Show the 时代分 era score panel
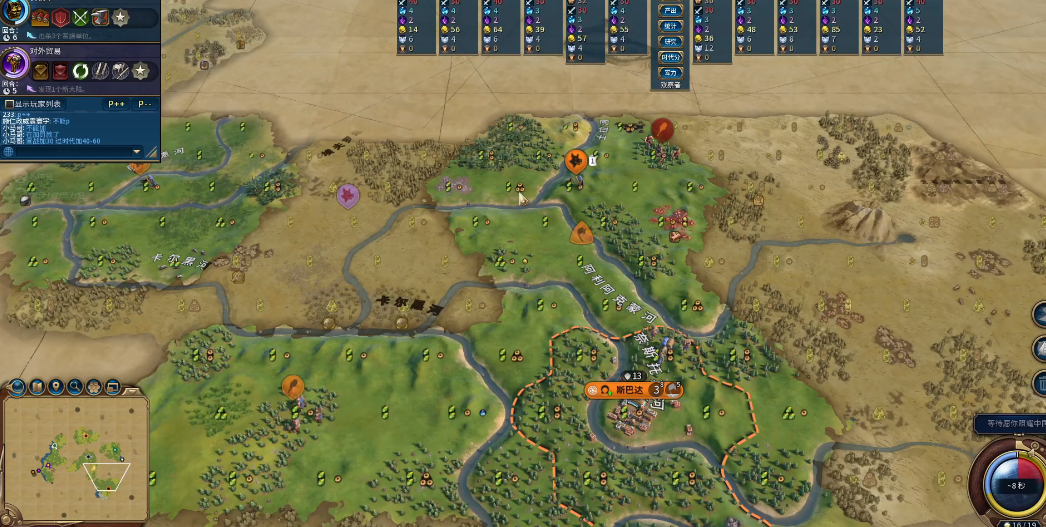 (x=670, y=58)
